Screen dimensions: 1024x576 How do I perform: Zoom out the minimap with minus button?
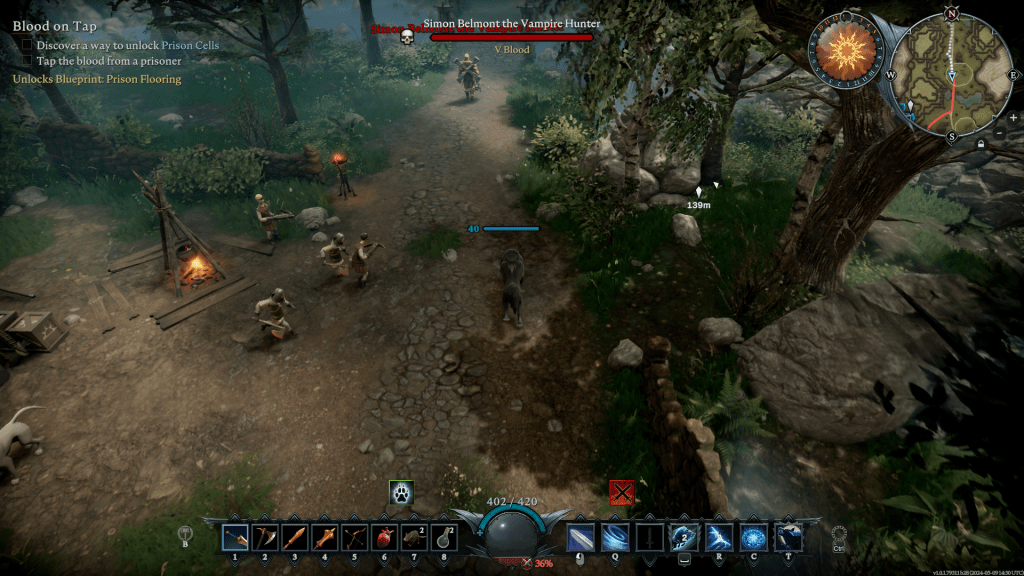[x=1000, y=133]
